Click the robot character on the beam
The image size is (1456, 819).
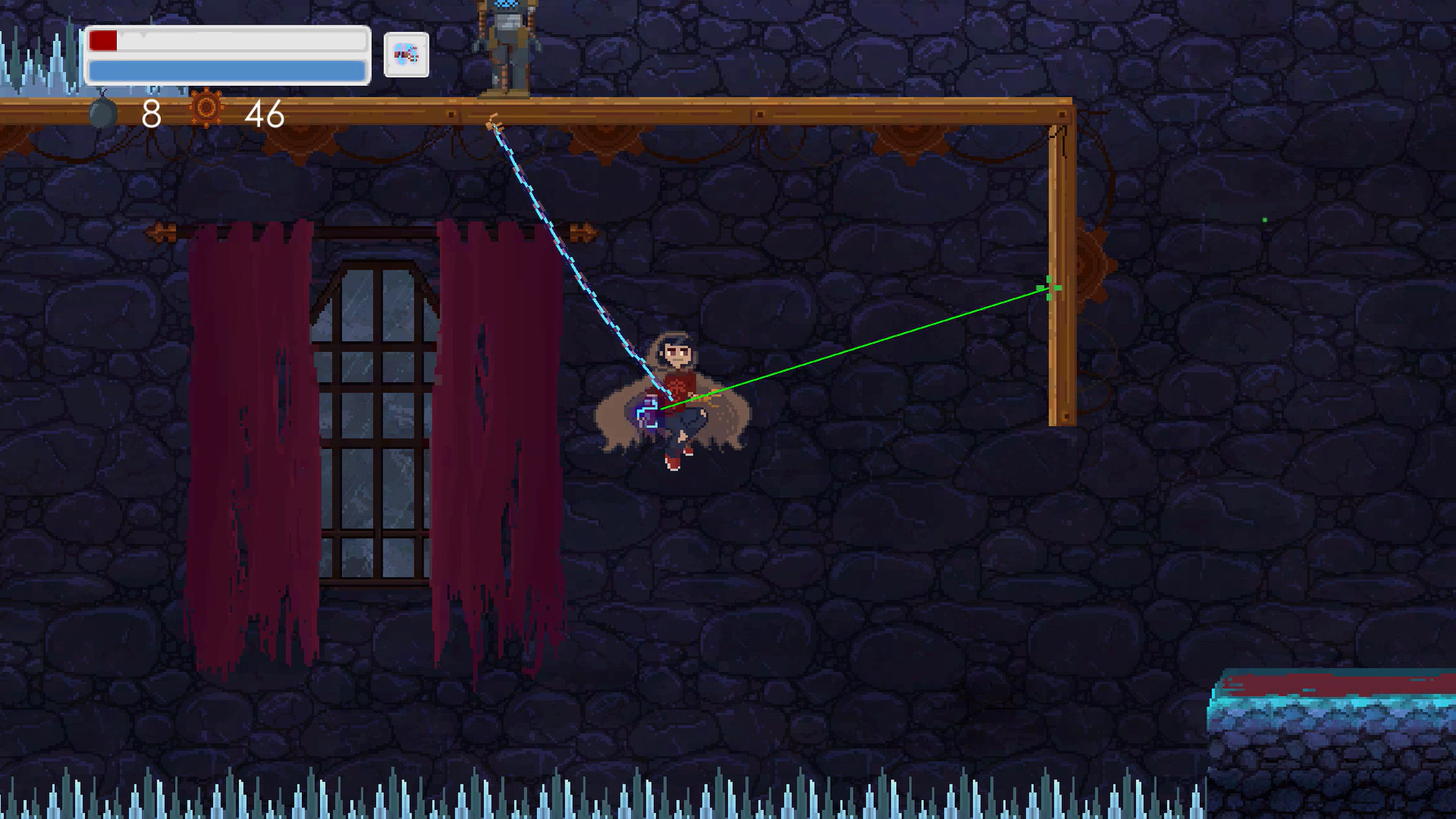click(508, 45)
